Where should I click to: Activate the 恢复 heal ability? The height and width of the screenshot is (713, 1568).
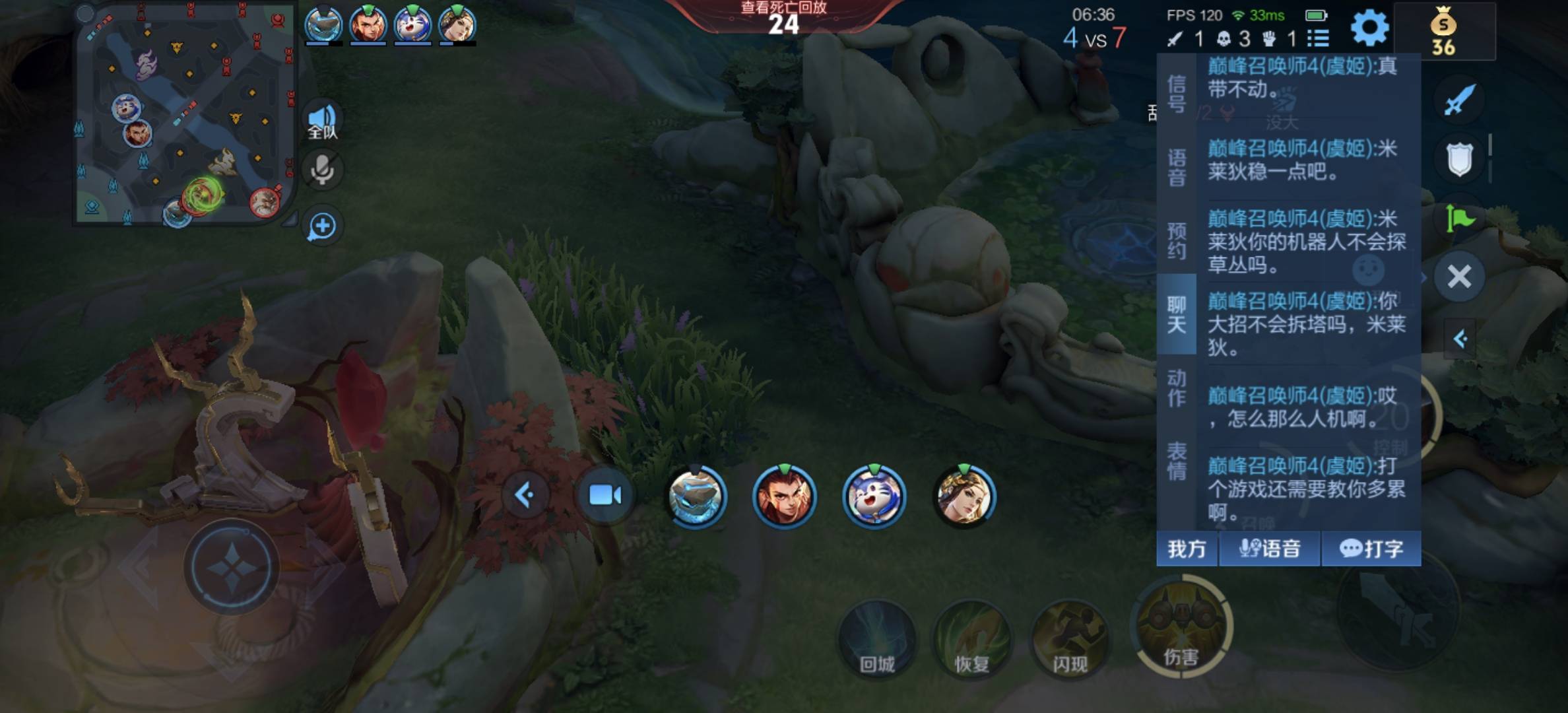click(972, 638)
